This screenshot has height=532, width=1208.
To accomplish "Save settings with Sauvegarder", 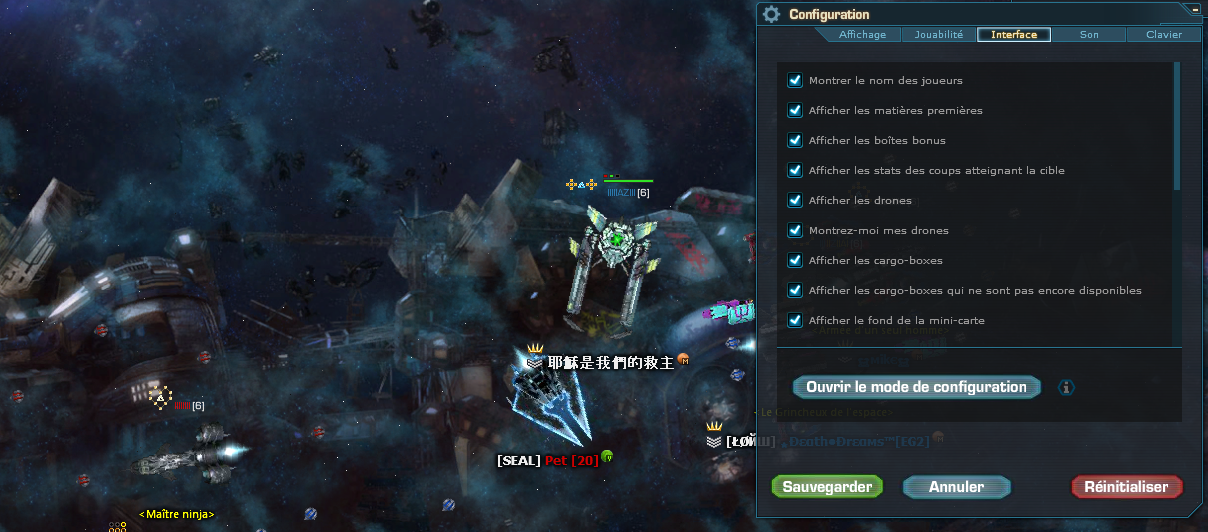I will point(827,487).
